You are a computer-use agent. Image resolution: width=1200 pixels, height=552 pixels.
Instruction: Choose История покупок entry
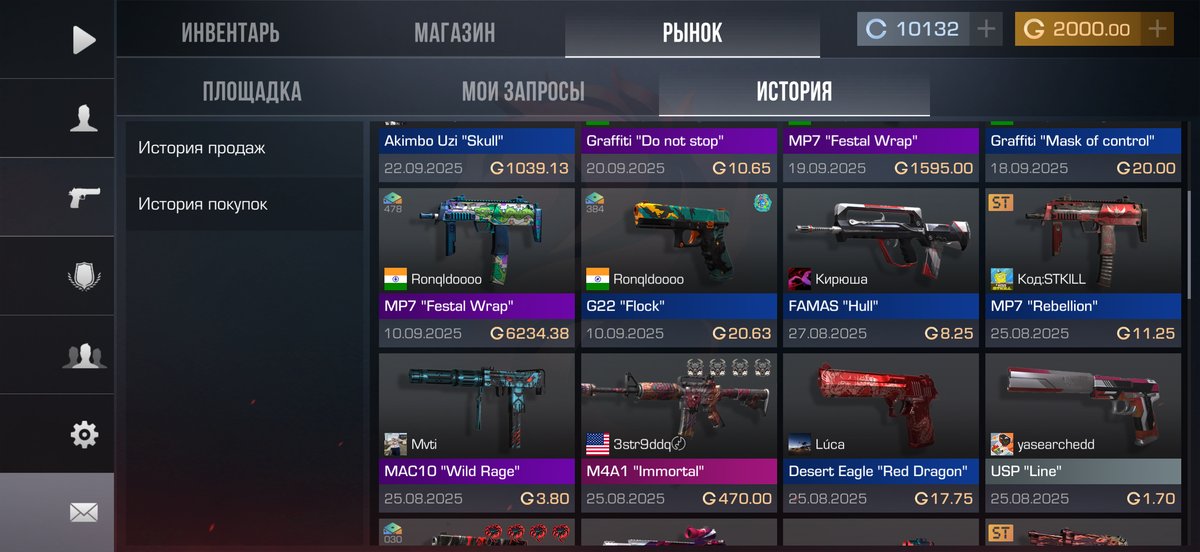(203, 204)
